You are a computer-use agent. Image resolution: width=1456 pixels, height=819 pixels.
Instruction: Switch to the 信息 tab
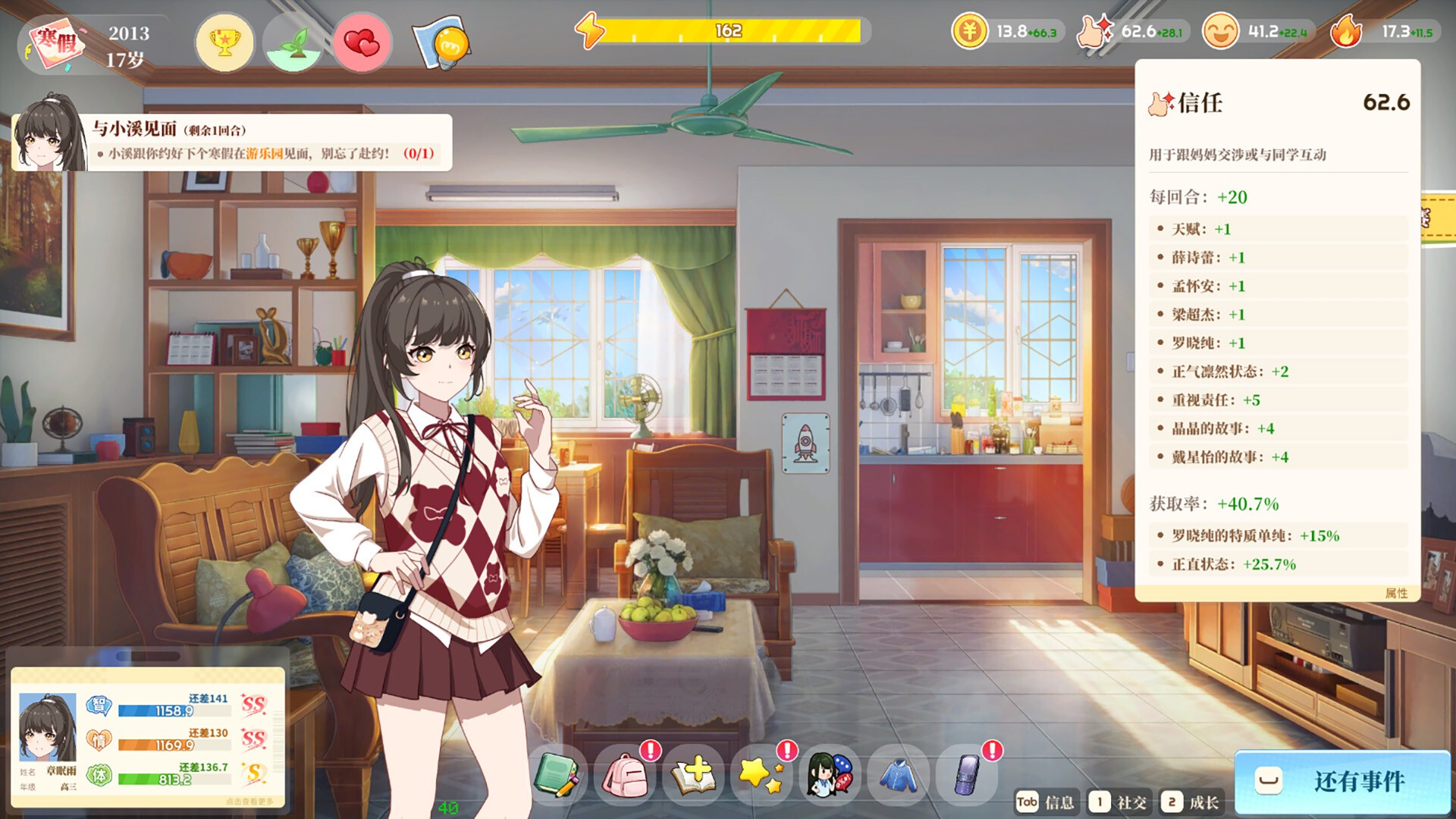1046,802
